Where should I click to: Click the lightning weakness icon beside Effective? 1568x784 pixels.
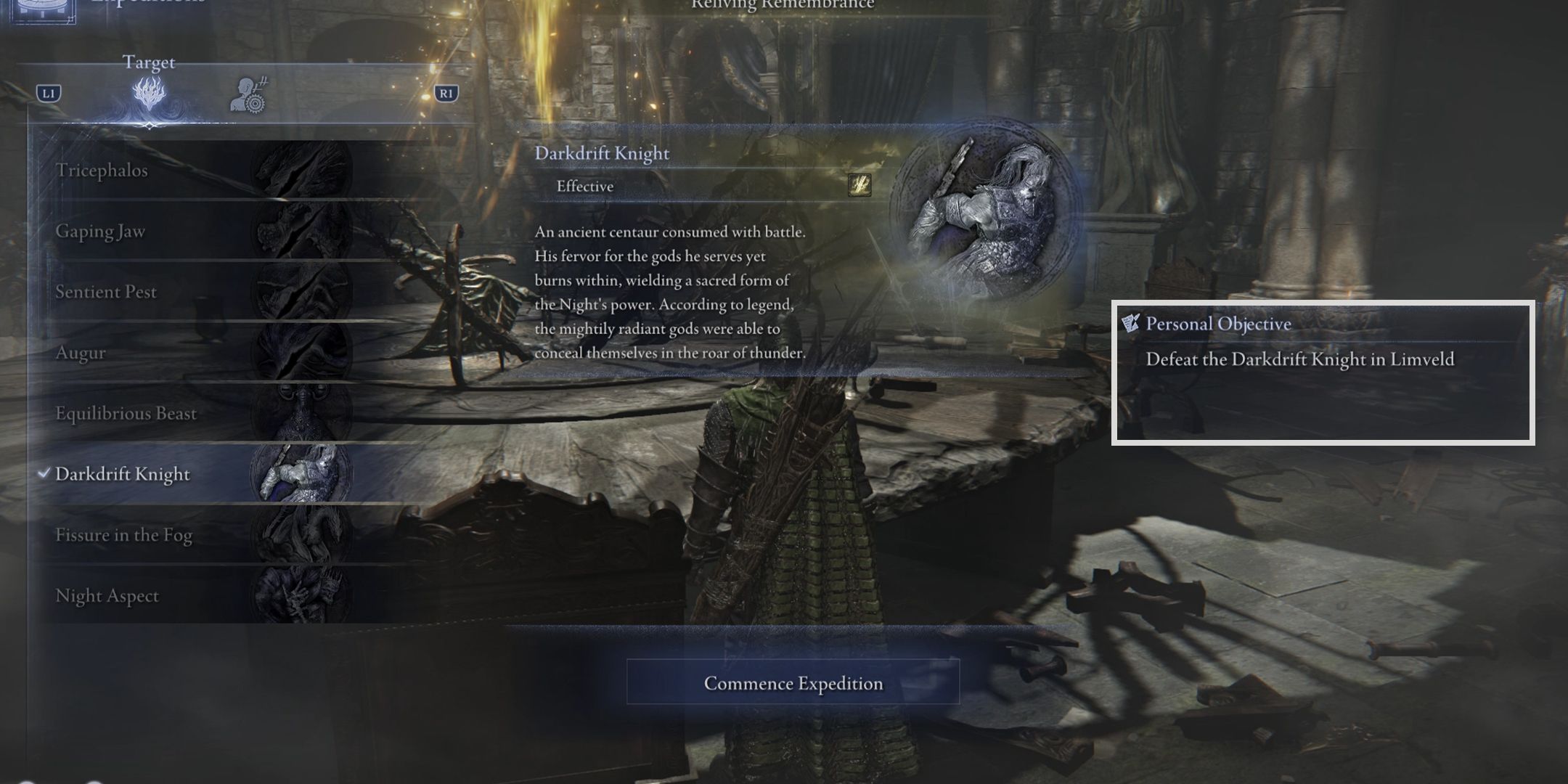click(859, 186)
